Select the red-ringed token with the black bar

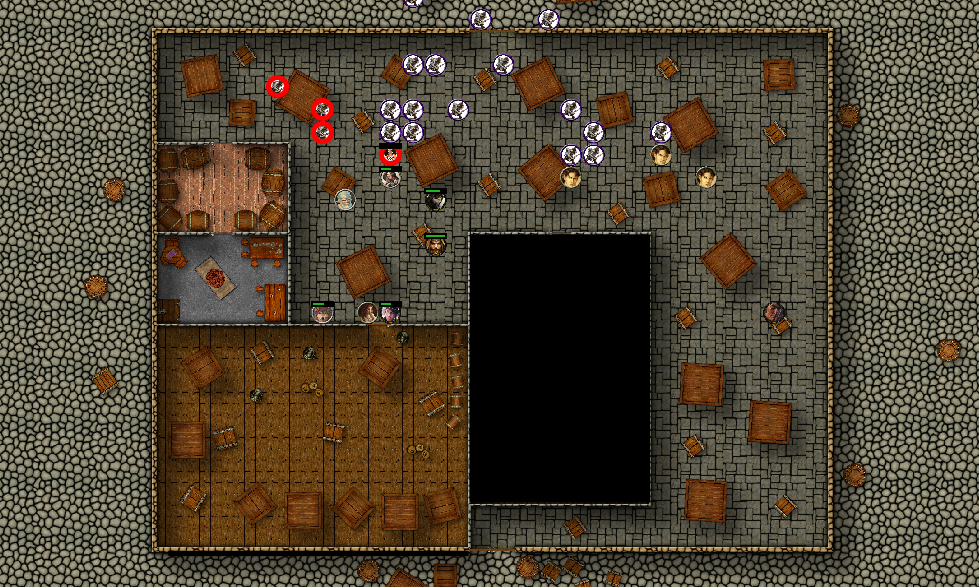[390, 154]
